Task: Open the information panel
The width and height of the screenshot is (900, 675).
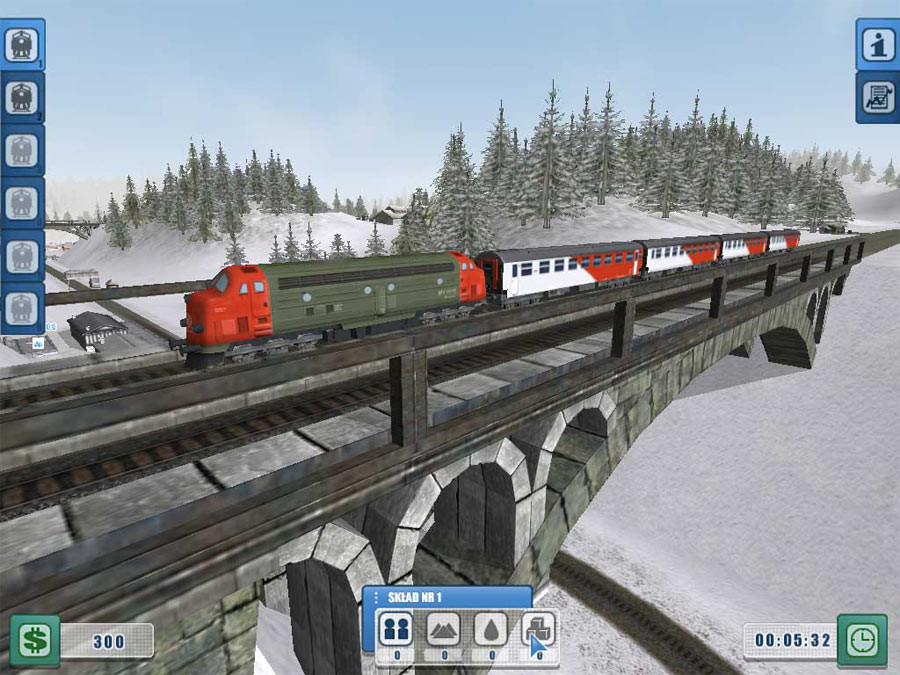Action: [x=877, y=45]
